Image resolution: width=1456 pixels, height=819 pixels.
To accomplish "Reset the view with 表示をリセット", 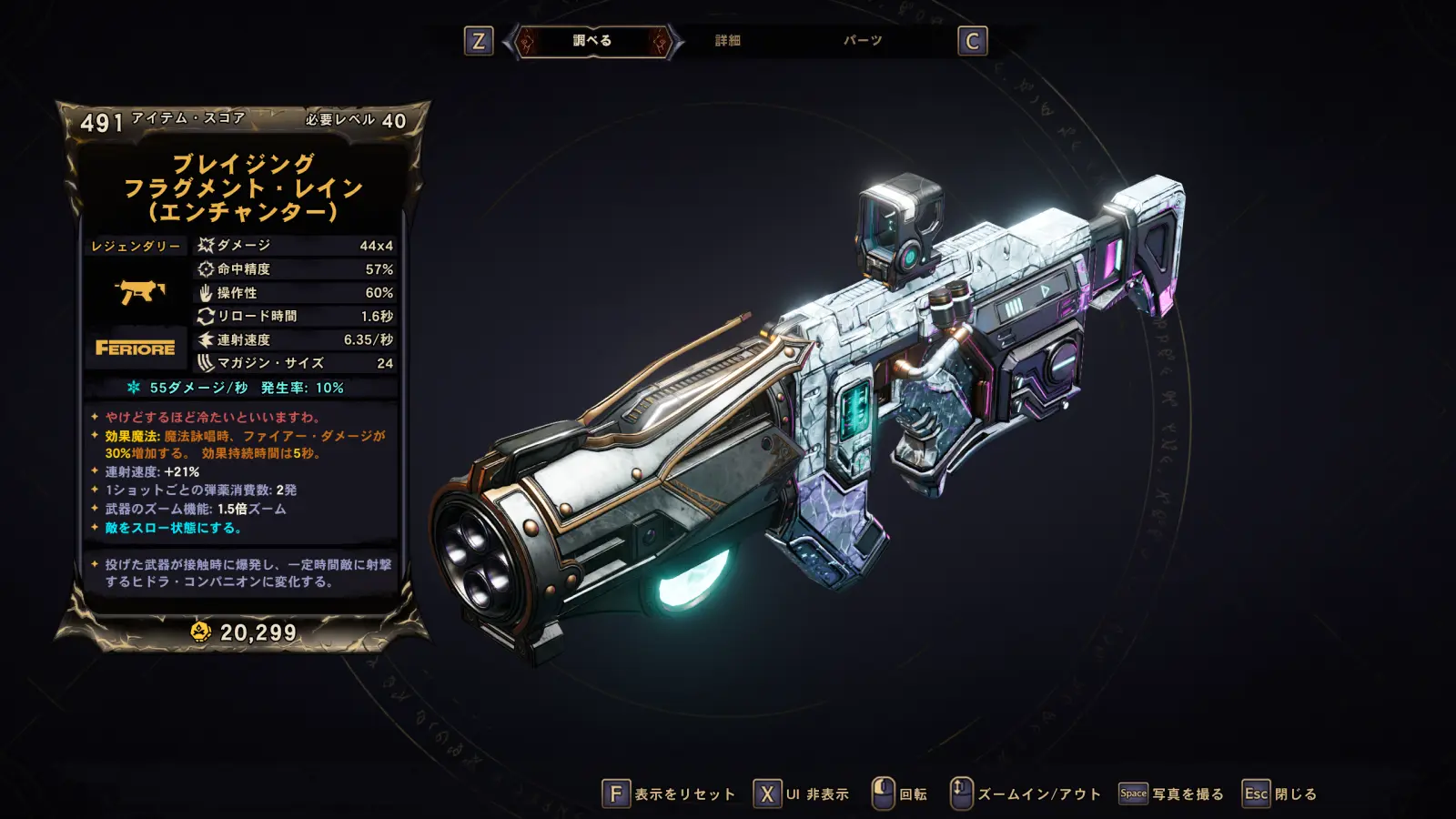I will (669, 794).
